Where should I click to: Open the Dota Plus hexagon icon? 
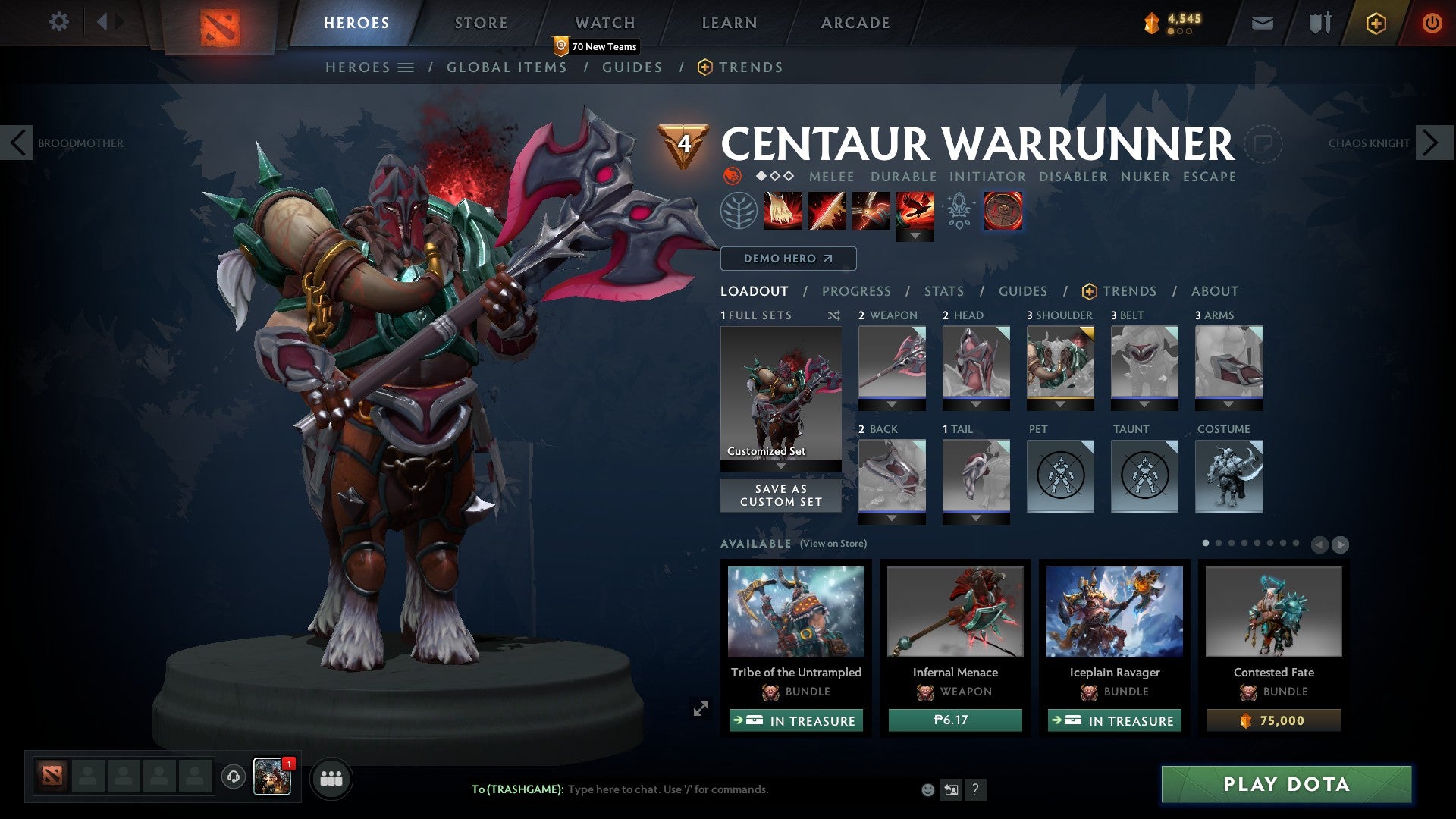coord(1375,23)
